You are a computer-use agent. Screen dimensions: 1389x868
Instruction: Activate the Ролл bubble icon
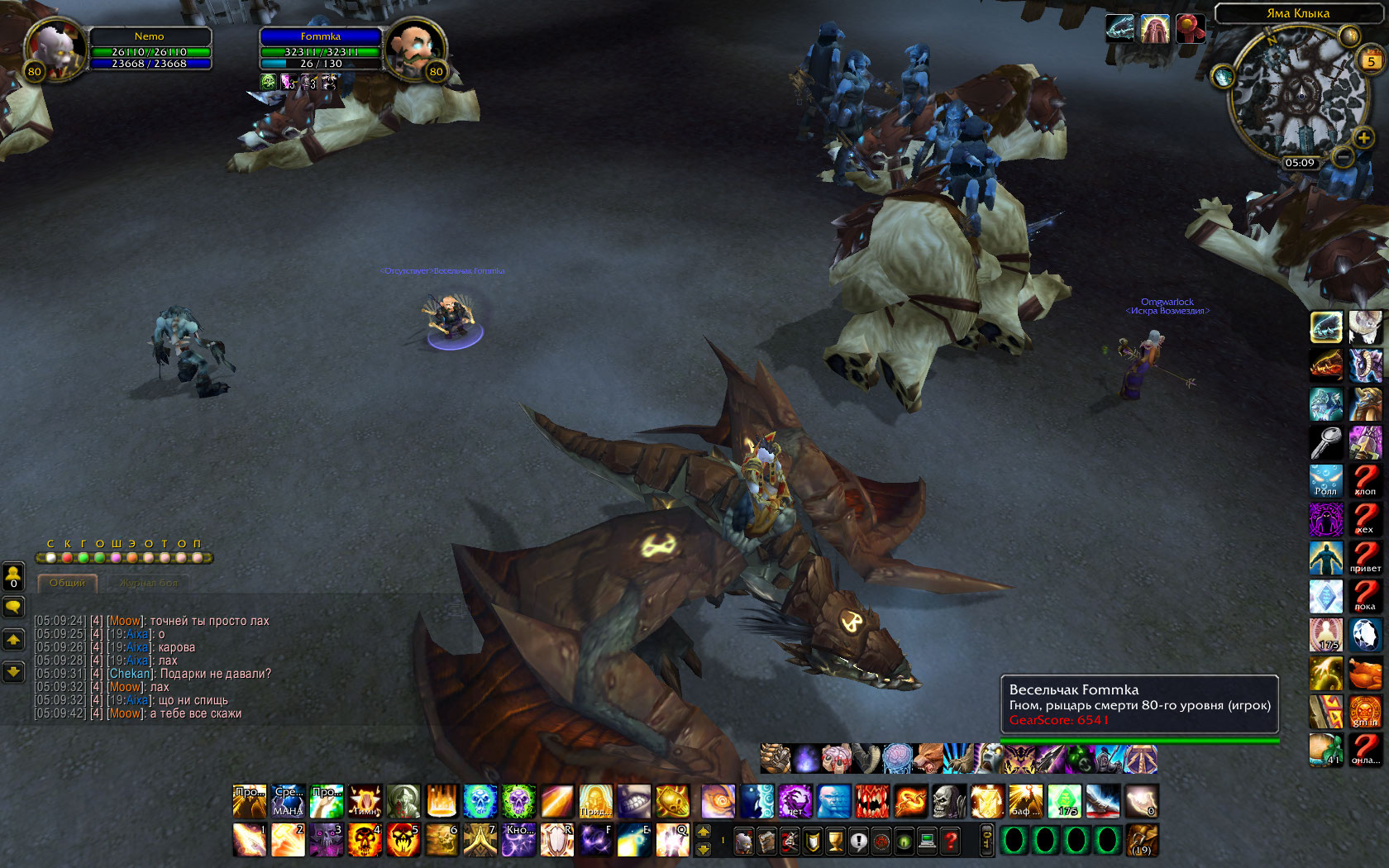[x=1326, y=479]
